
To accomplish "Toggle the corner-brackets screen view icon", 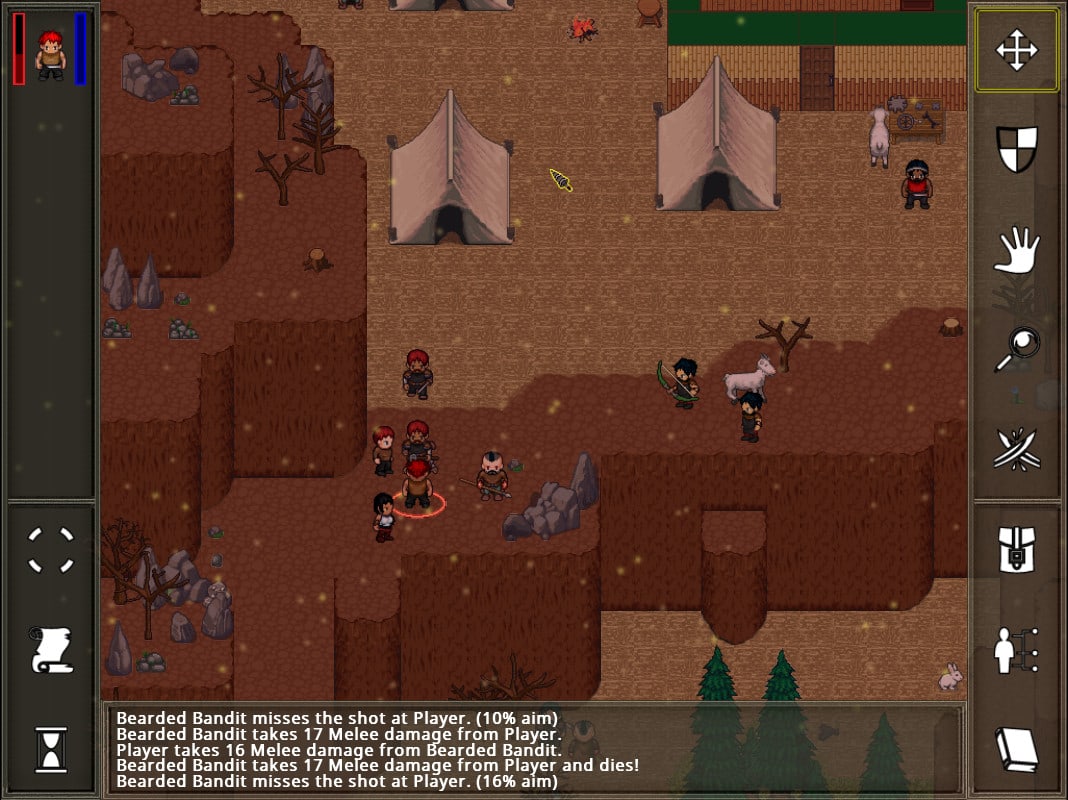I will click(x=50, y=550).
